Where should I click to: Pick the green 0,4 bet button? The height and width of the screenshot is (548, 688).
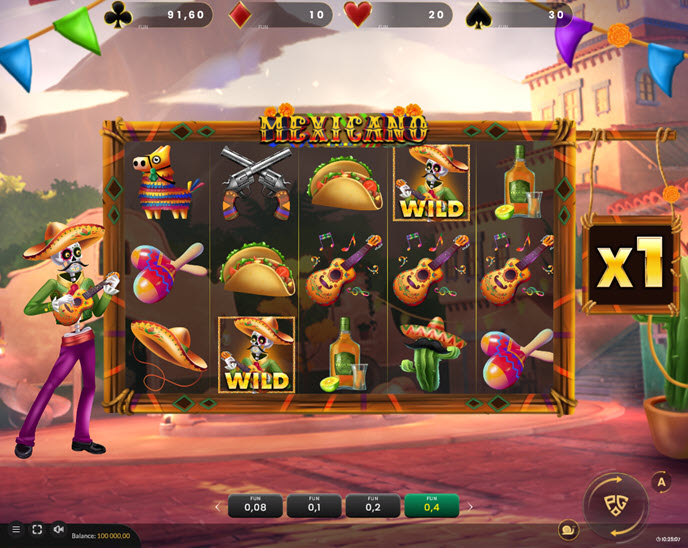click(432, 506)
